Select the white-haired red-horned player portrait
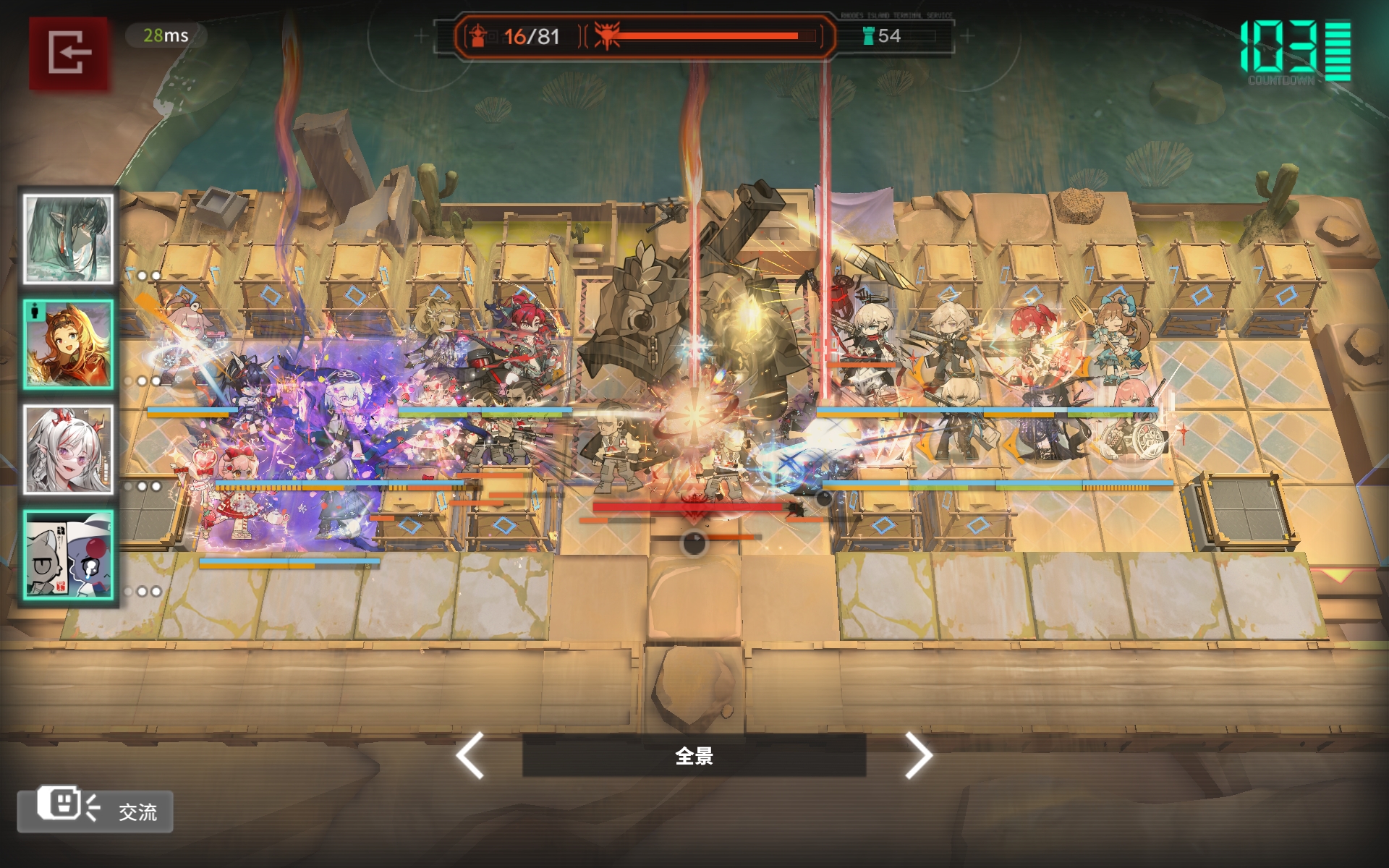The height and width of the screenshot is (868, 1389). (68, 449)
